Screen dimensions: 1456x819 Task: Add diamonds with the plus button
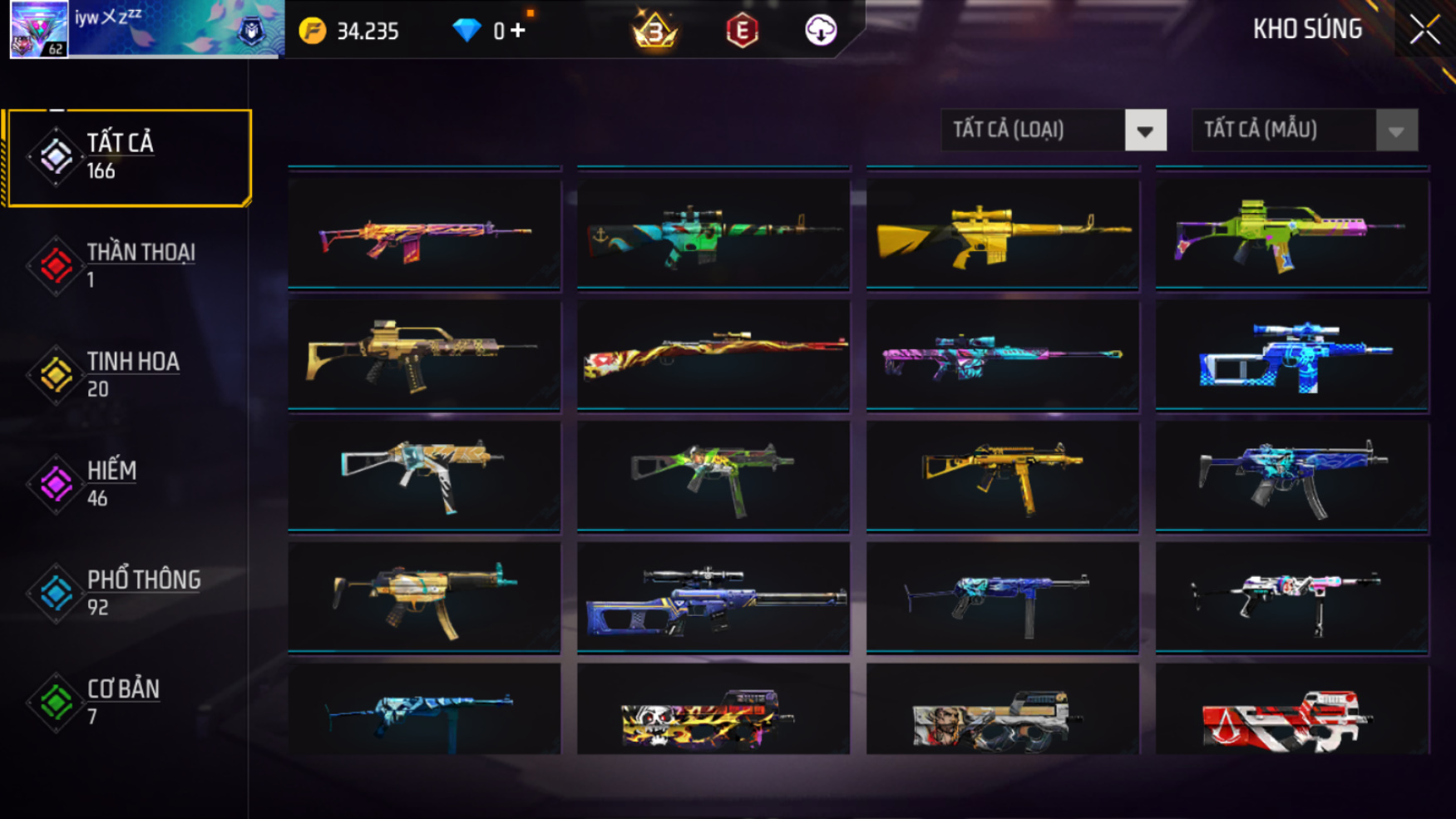click(x=518, y=31)
